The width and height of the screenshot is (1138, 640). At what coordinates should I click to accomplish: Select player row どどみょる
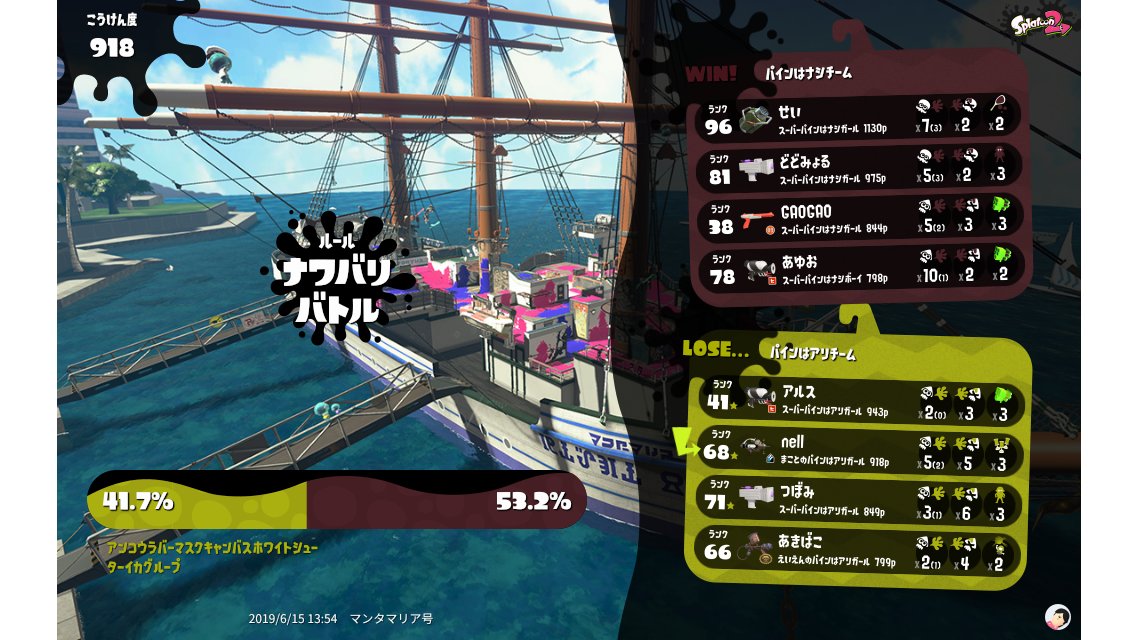[x=860, y=167]
